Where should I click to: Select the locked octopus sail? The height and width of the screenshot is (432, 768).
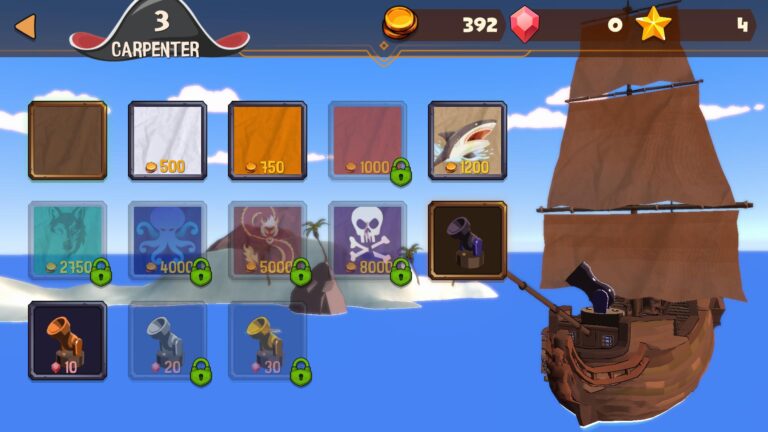(167, 240)
